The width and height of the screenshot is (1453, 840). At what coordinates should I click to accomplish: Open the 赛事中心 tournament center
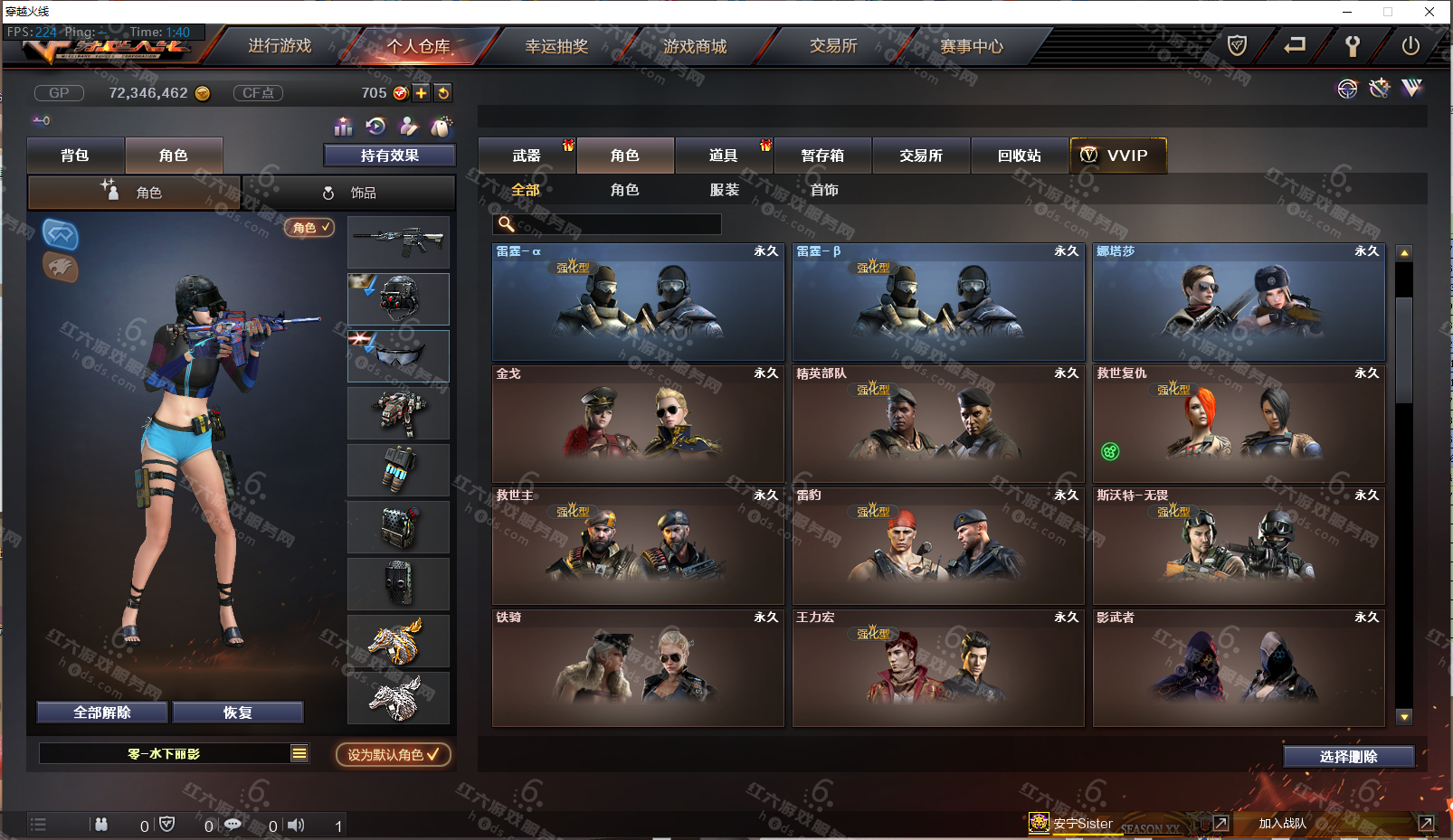coord(972,46)
